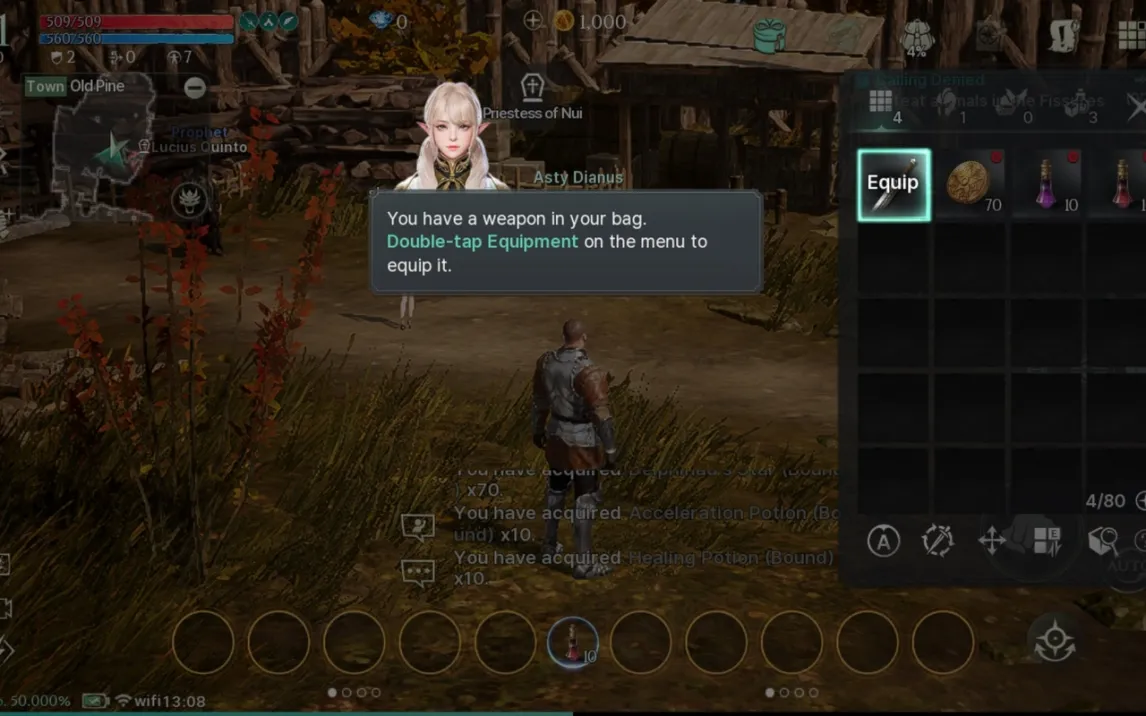Open the chat speech bubble icon
Screen dimensions: 1146x716
[417, 572]
